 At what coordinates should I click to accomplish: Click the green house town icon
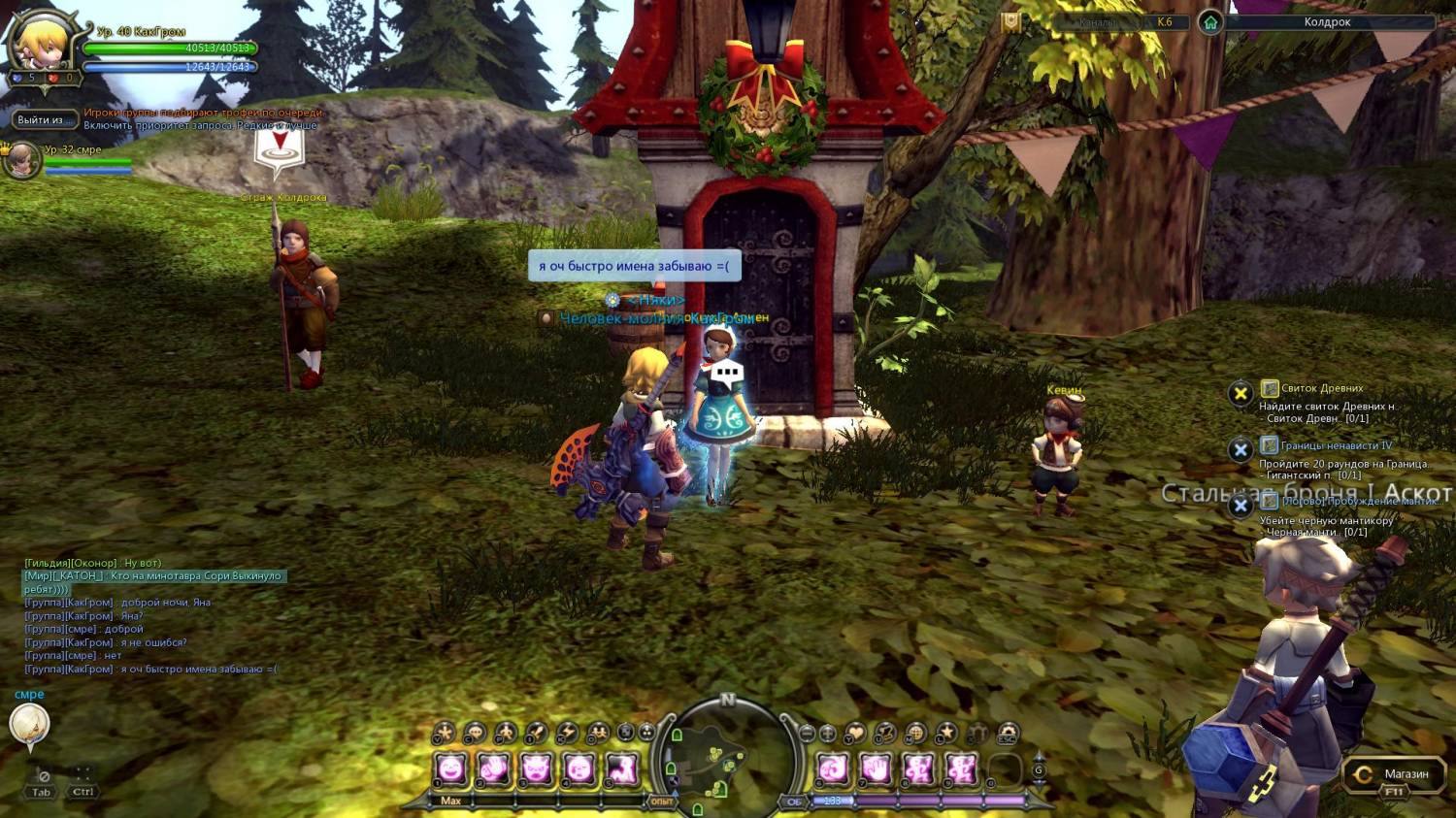click(x=1209, y=22)
